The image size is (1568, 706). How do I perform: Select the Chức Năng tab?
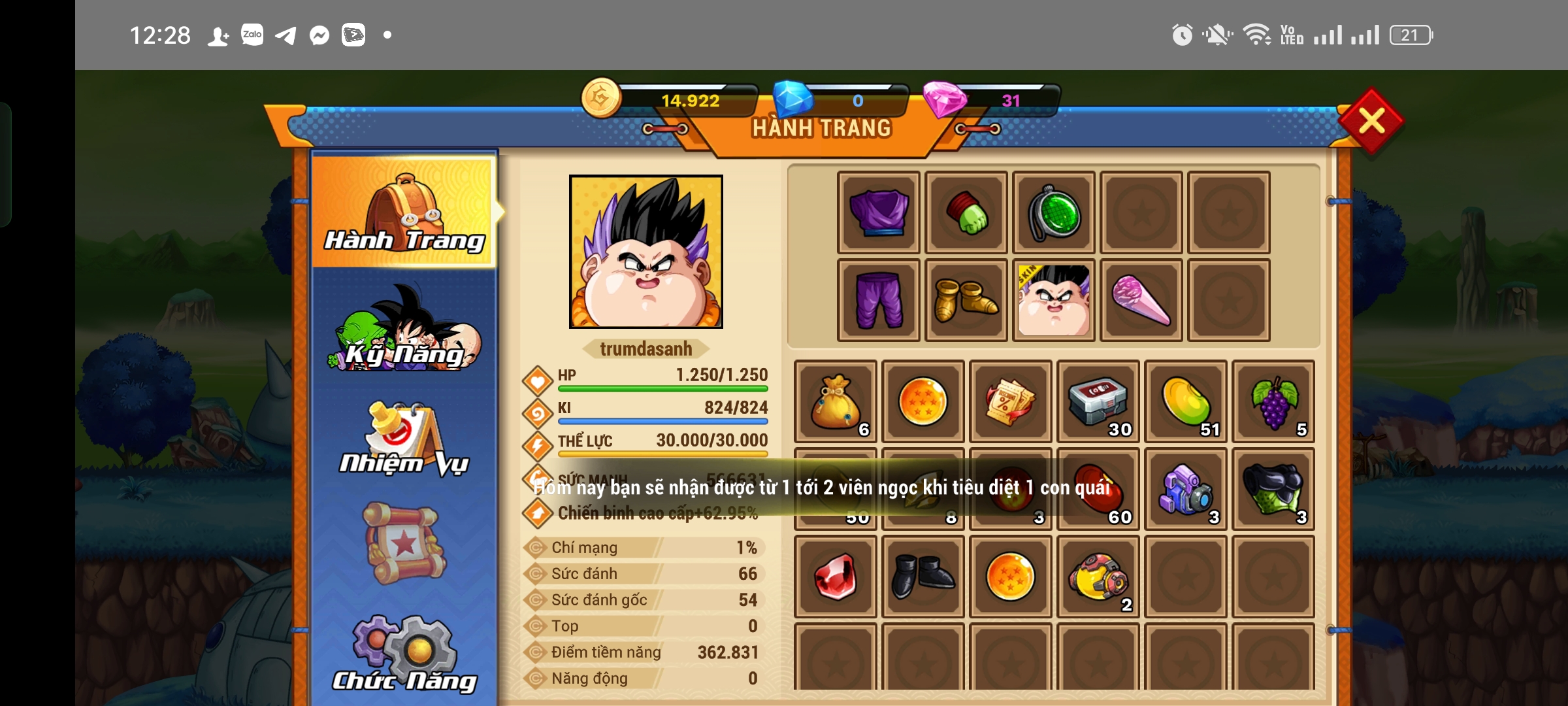(x=405, y=655)
